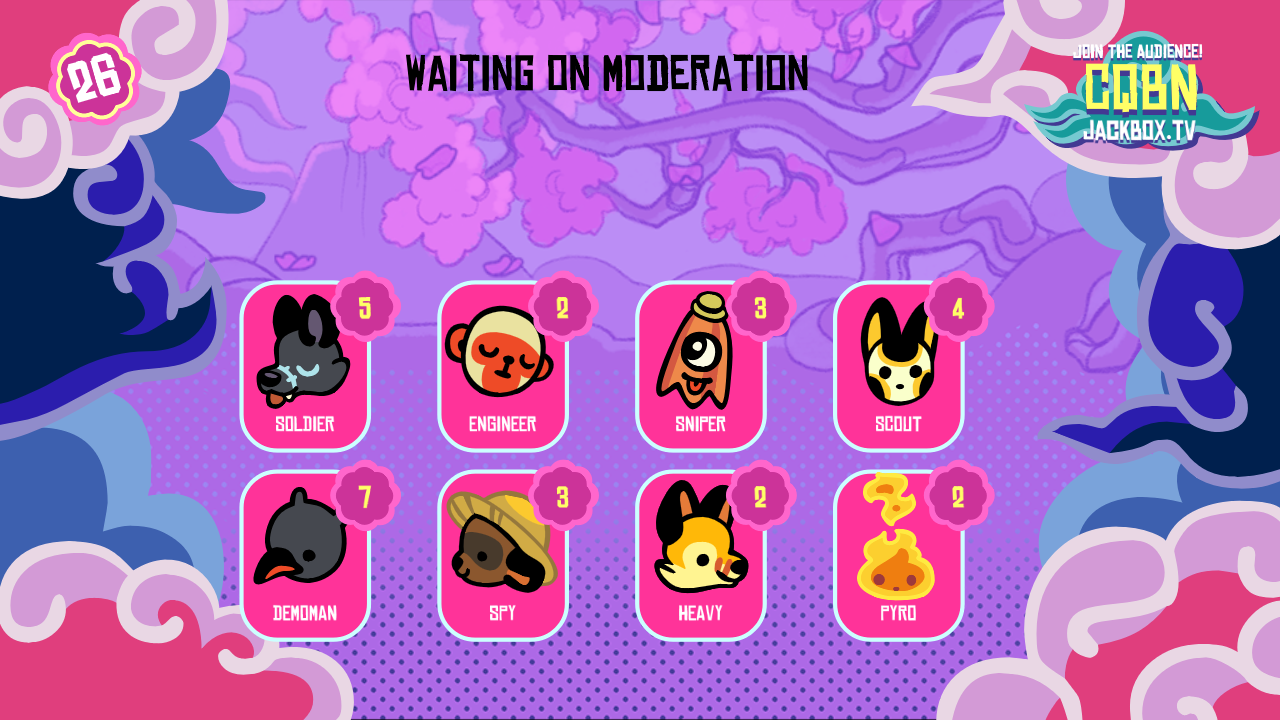Viewport: 1280px width, 720px height.
Task: Select the Soldier player card
Action: [305, 368]
